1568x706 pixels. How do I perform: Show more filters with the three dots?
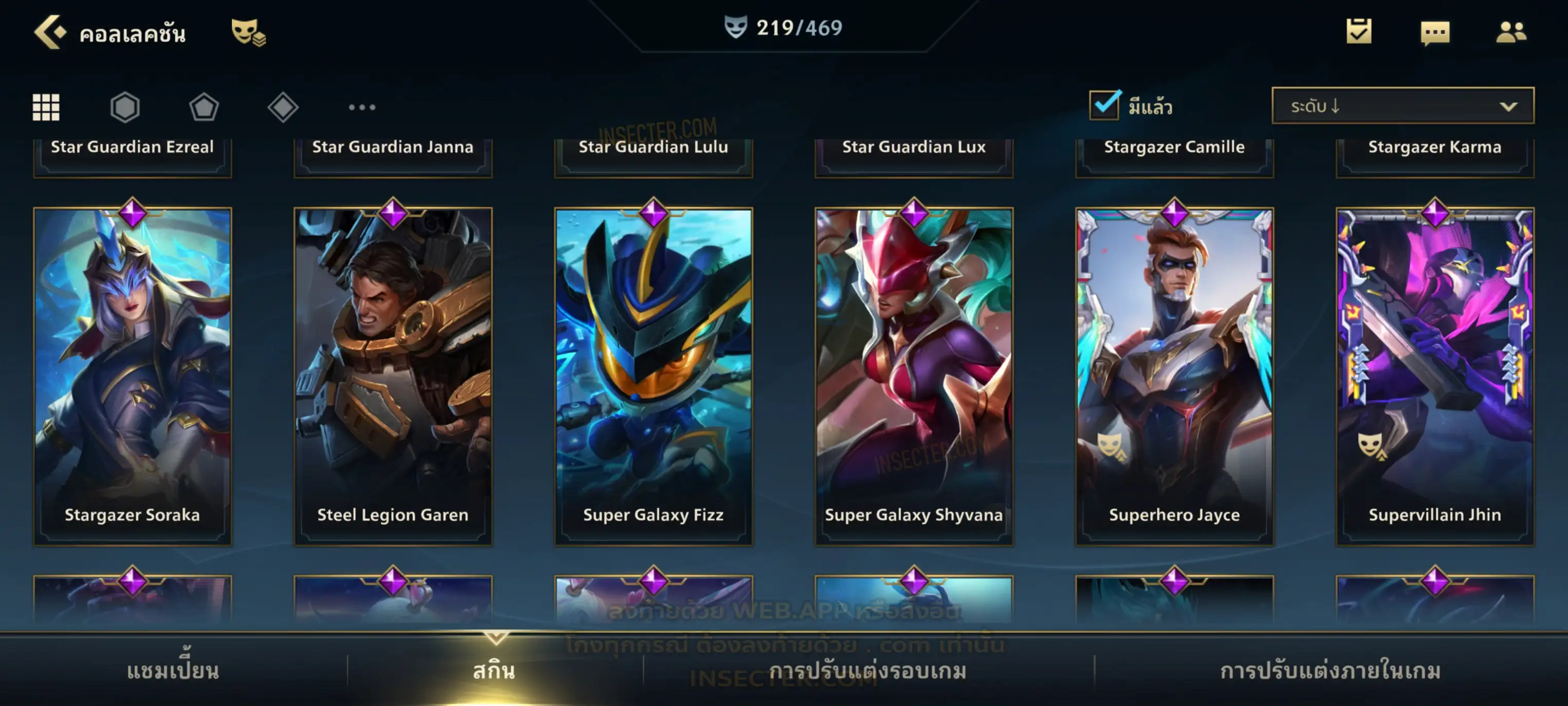[362, 107]
